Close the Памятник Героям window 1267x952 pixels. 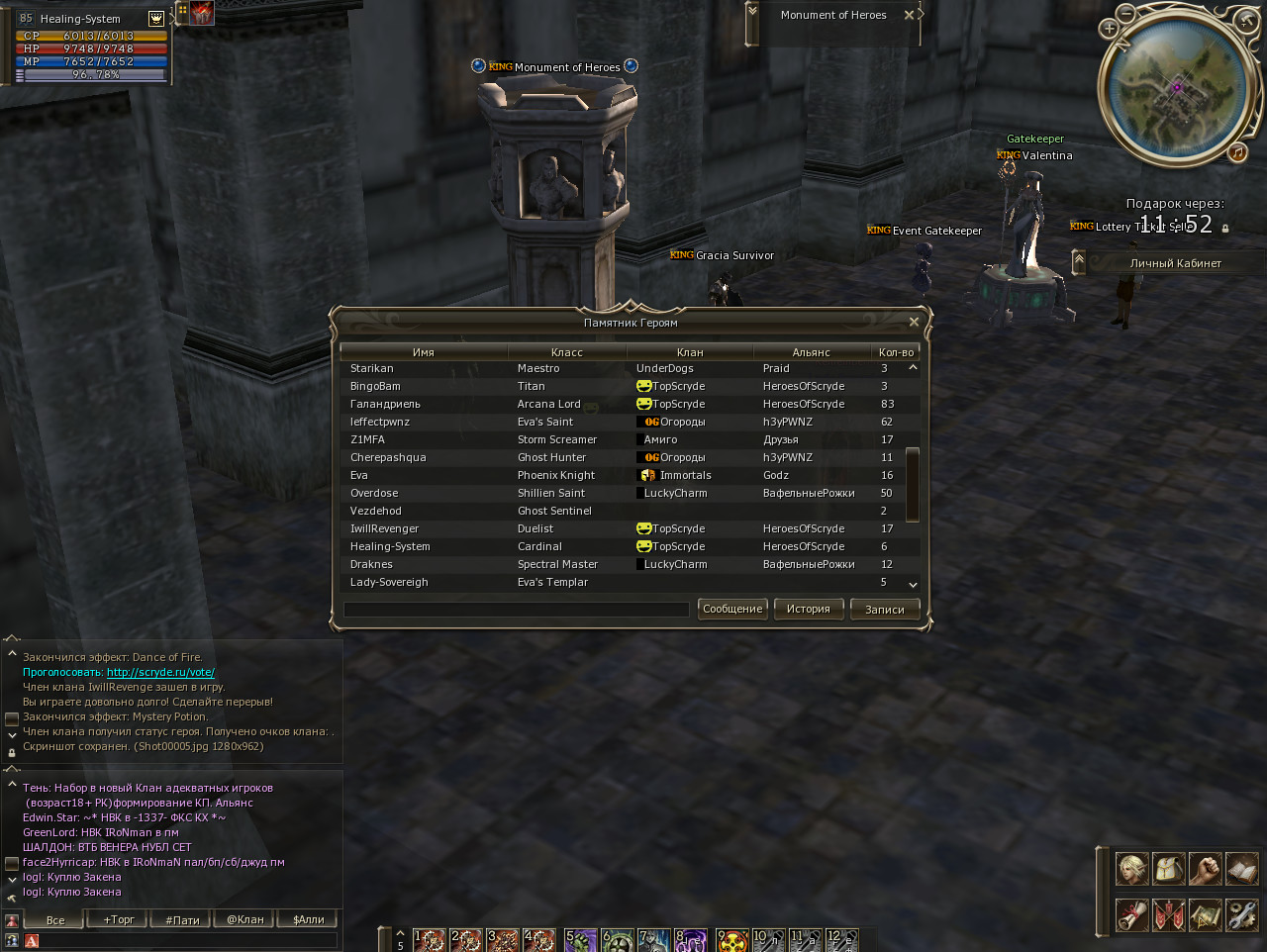(914, 323)
